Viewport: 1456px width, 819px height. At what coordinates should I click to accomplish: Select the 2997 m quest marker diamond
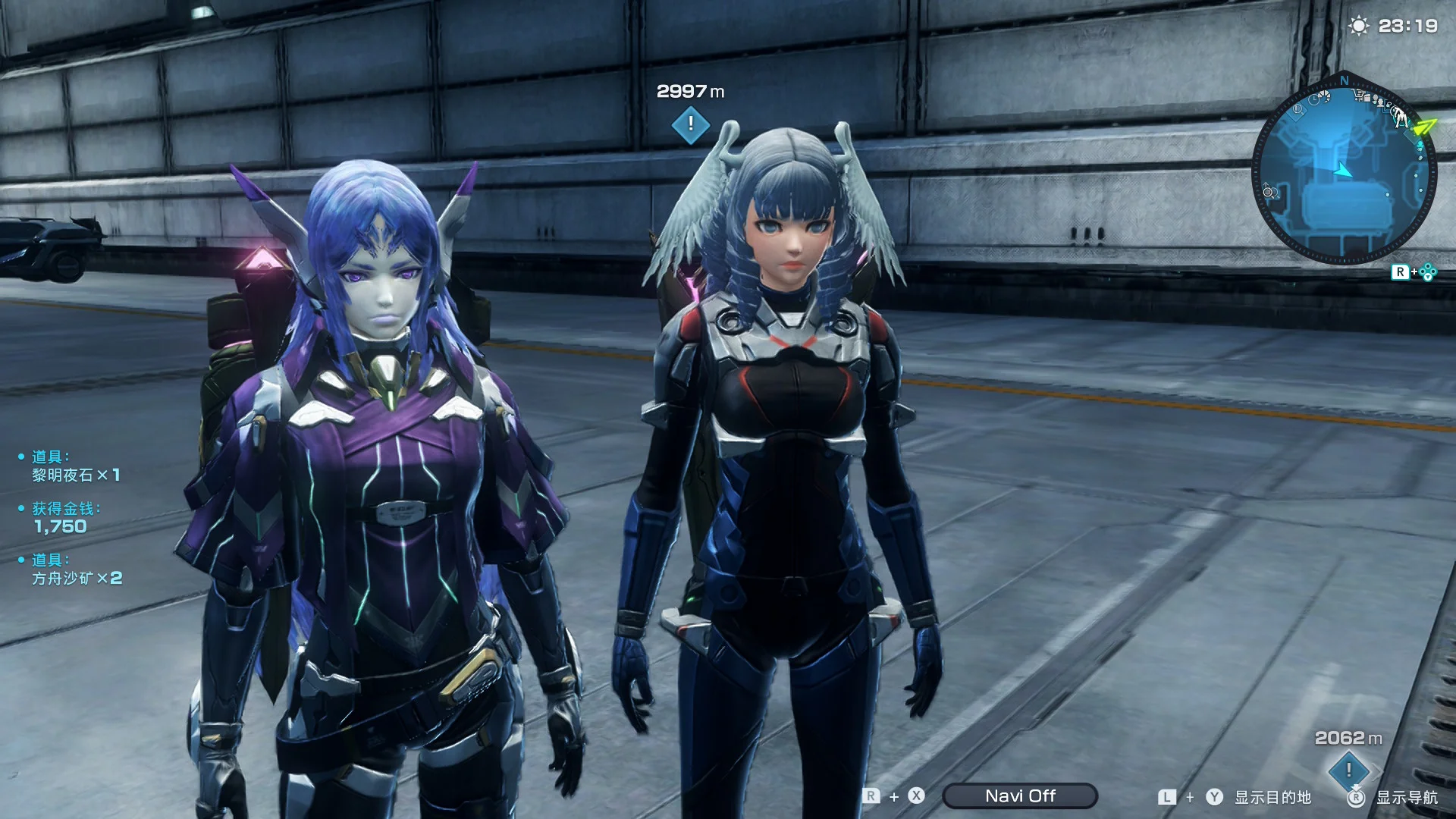(690, 124)
